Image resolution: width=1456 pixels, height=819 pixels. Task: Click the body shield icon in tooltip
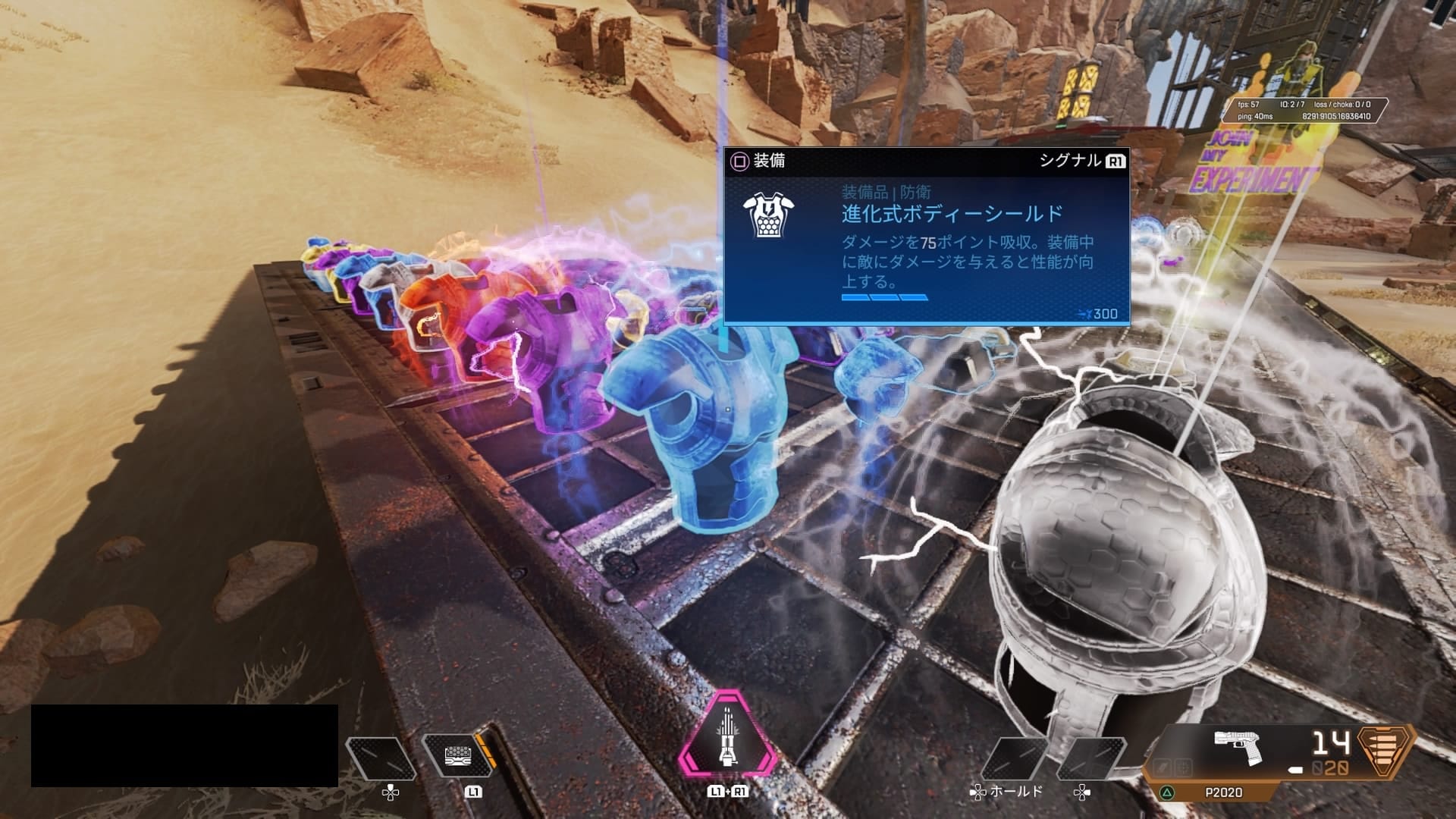tap(764, 216)
